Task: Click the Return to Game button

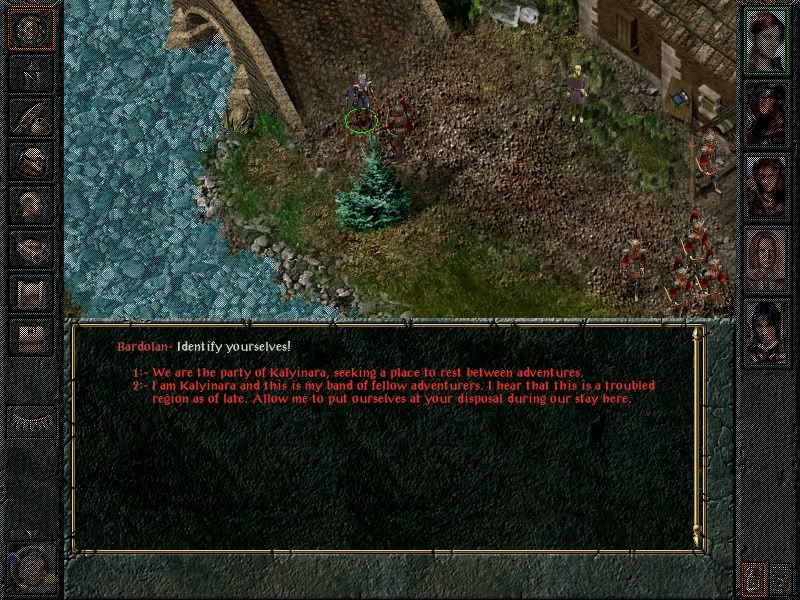Action: pos(31,29)
